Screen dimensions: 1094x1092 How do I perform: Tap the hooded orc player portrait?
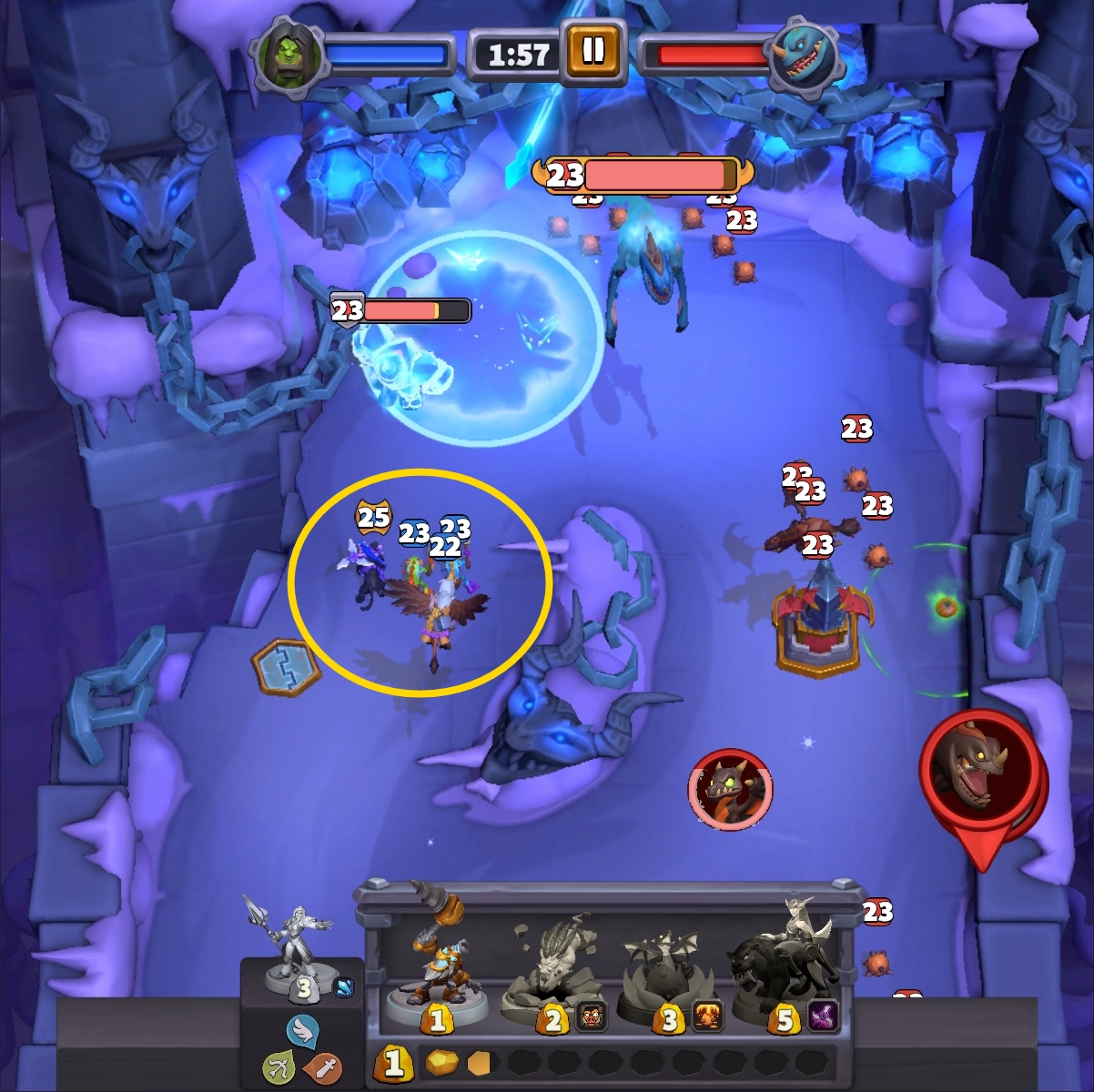[289, 55]
